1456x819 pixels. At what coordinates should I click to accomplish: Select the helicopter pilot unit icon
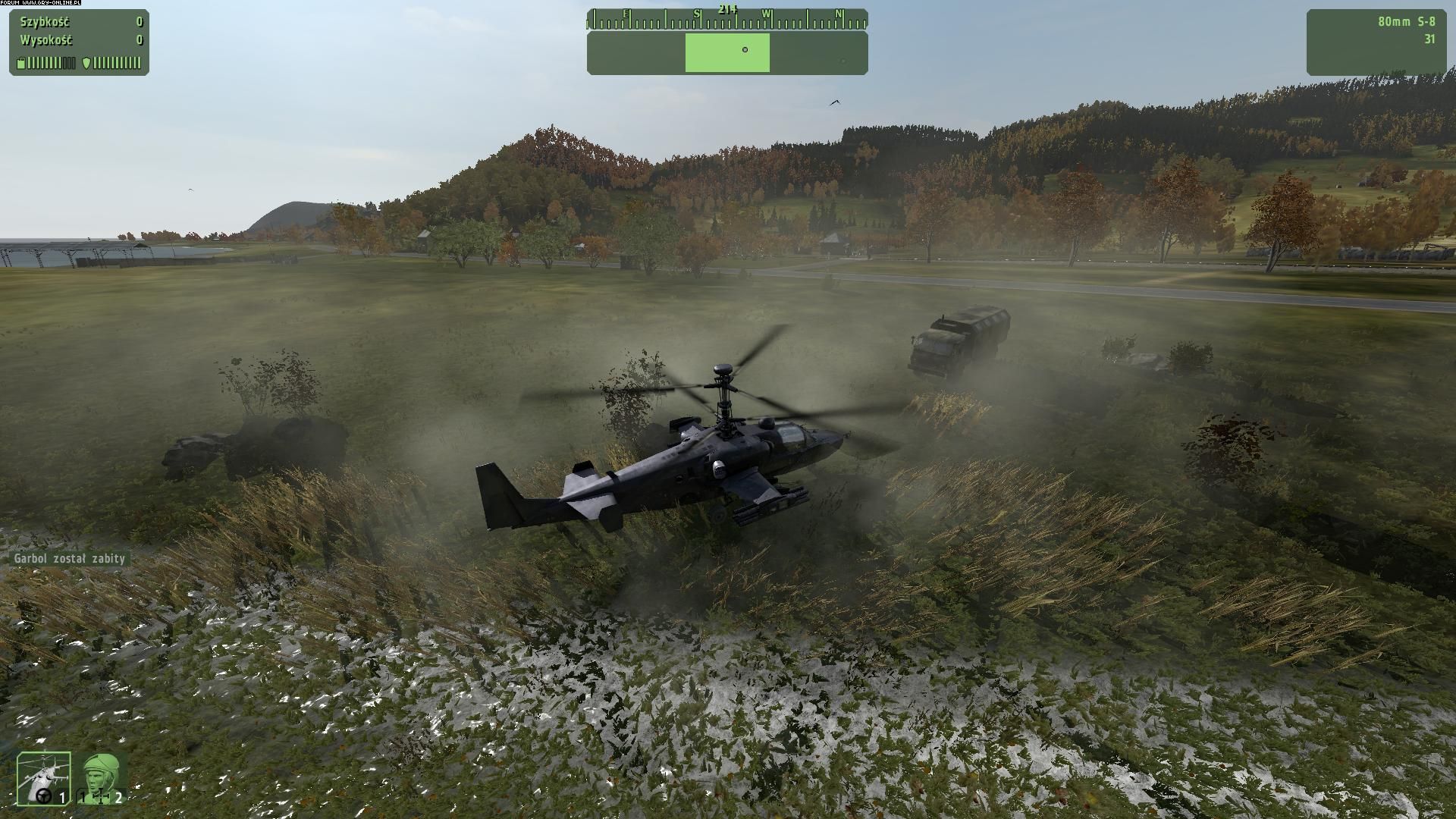point(44,777)
